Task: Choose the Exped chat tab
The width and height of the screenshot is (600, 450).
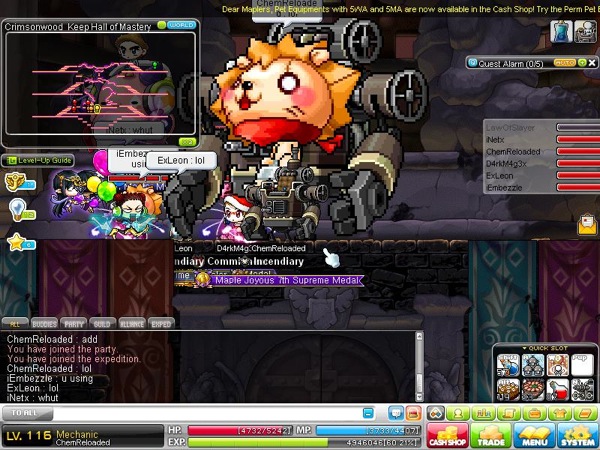Action: (x=160, y=324)
